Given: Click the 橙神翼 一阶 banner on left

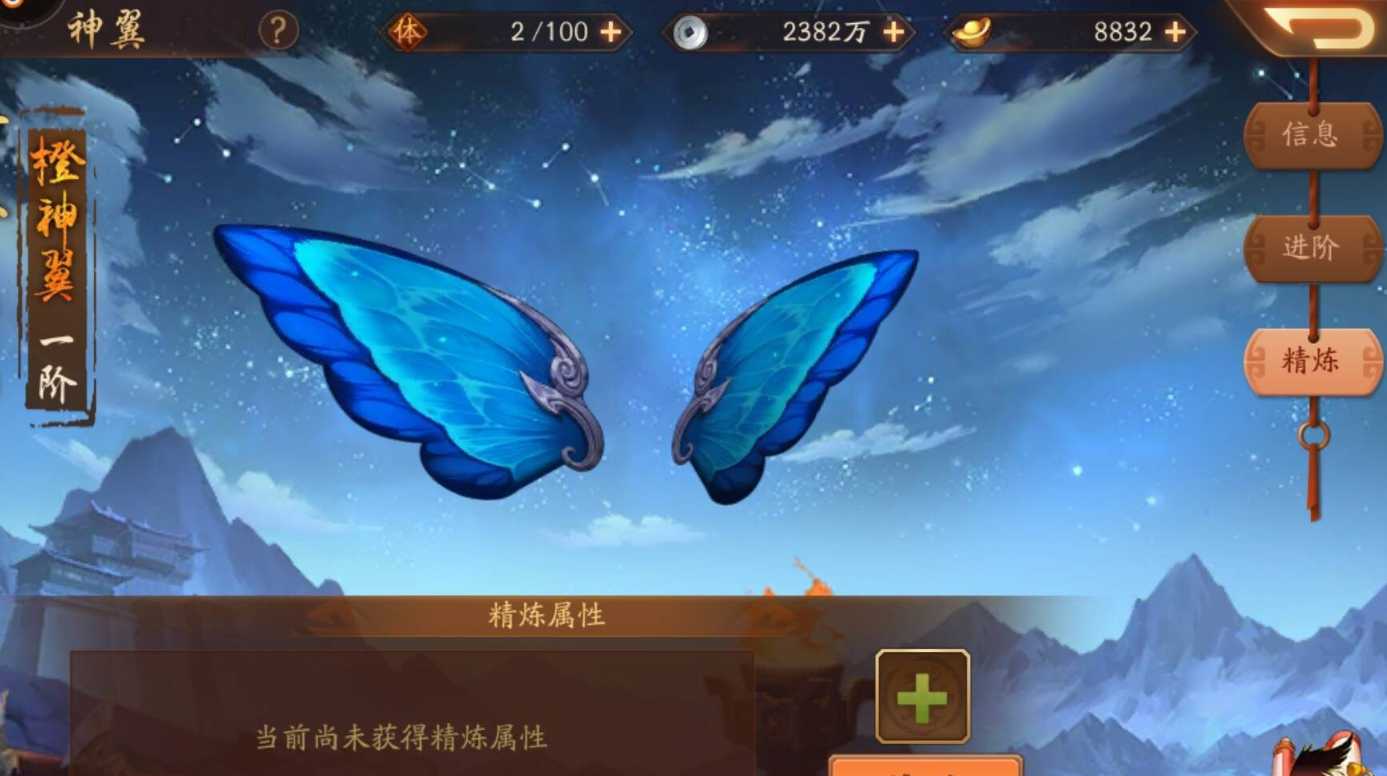Looking at the screenshot, I should click(57, 270).
